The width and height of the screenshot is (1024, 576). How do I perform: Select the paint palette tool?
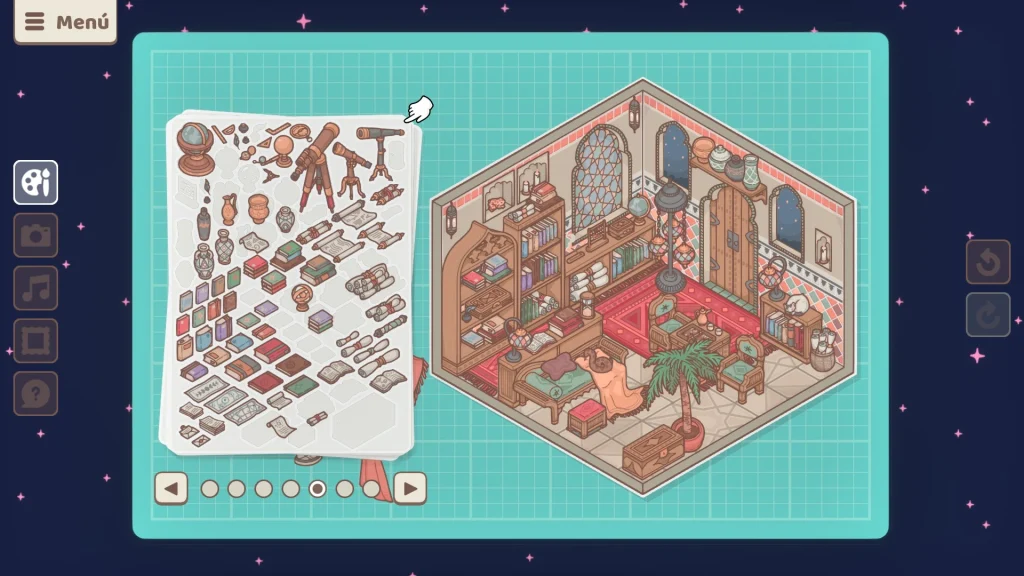[x=36, y=183]
